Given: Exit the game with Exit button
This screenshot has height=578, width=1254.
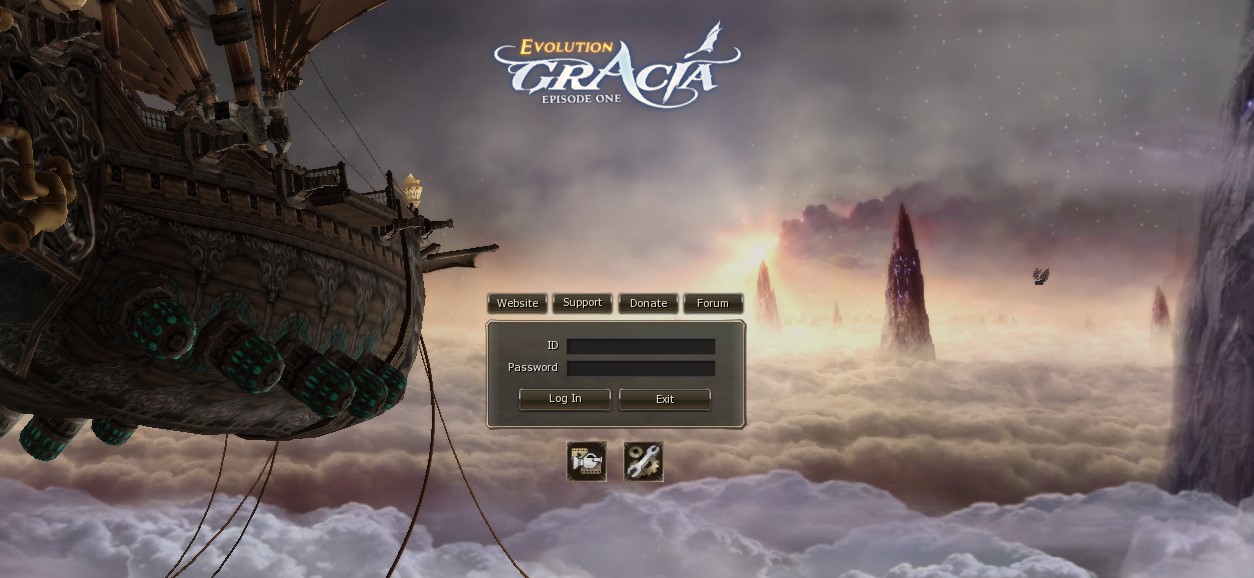Looking at the screenshot, I should tap(665, 399).
